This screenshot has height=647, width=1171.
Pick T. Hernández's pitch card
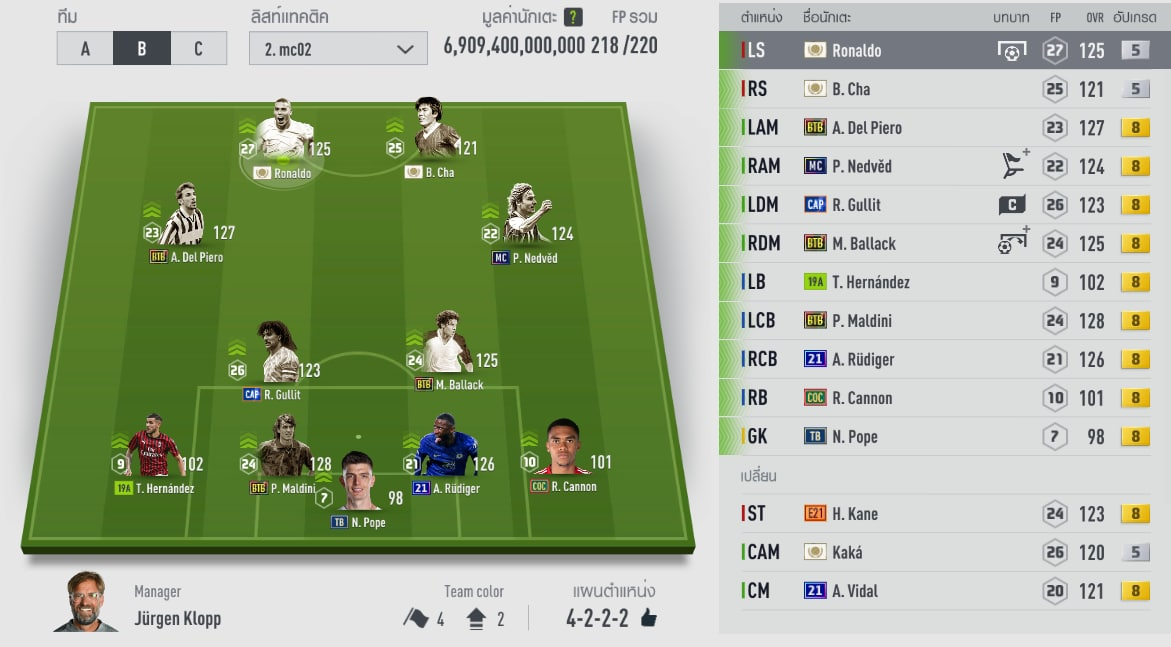tap(153, 452)
